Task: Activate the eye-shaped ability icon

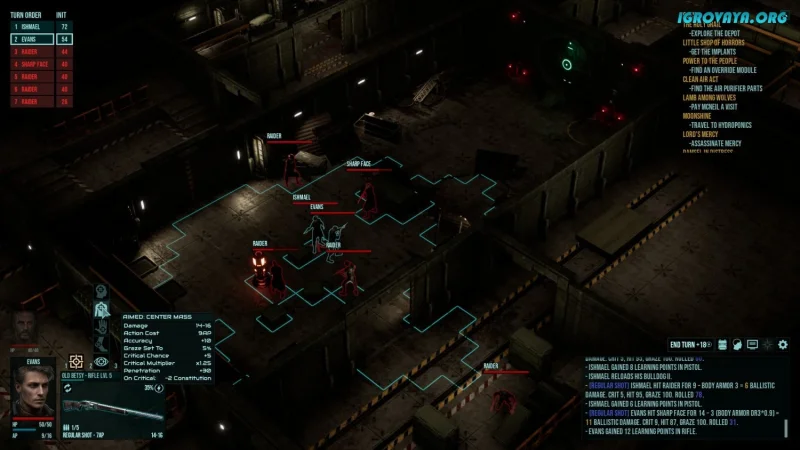Action: (101, 362)
